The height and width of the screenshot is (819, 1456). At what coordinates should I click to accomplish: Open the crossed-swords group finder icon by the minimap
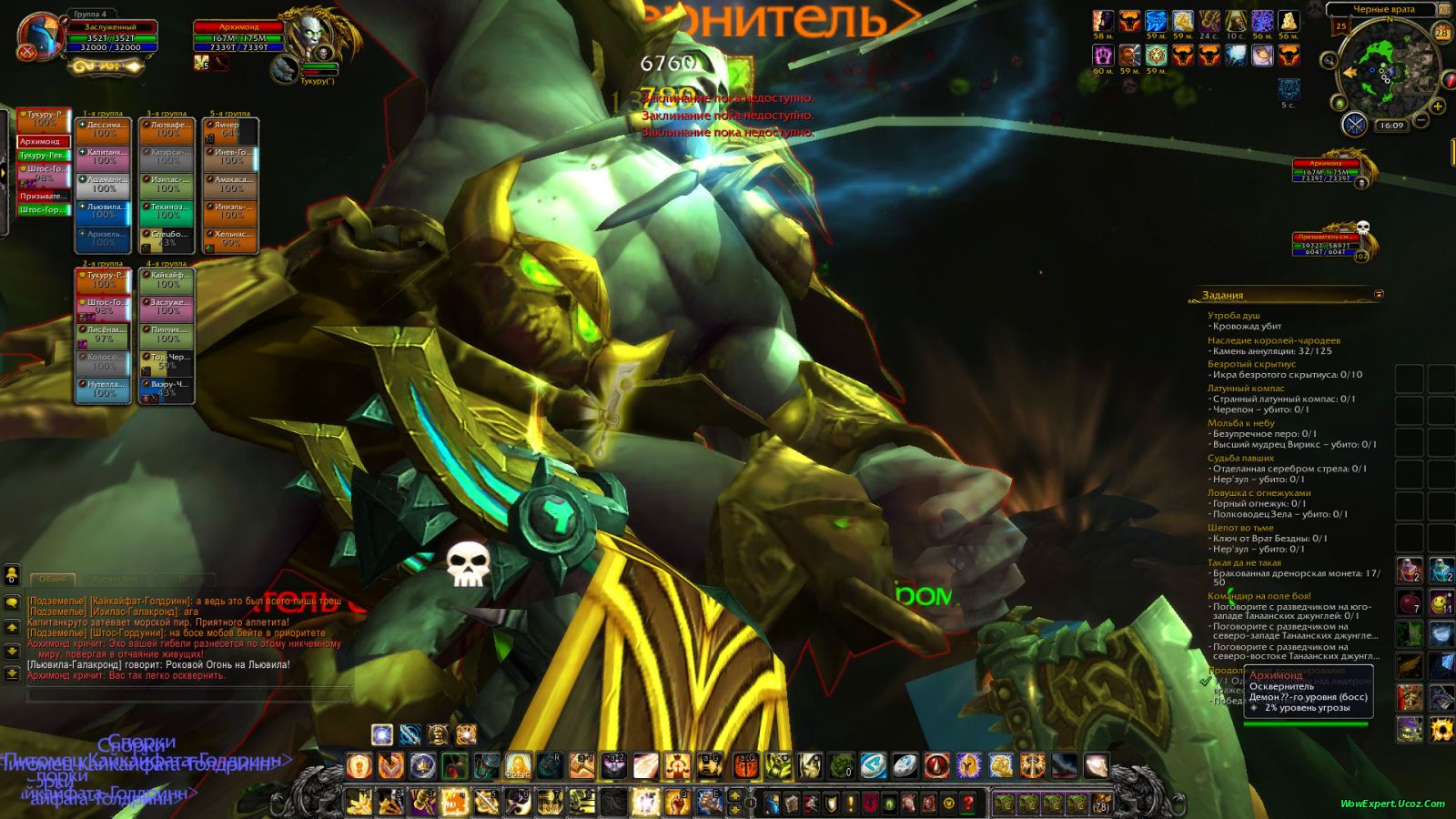(x=1355, y=125)
